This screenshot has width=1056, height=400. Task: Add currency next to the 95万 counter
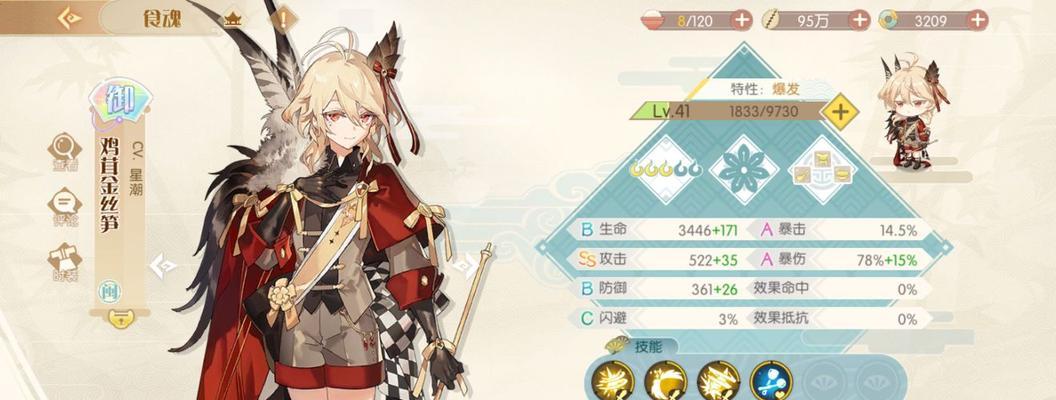coord(859,19)
